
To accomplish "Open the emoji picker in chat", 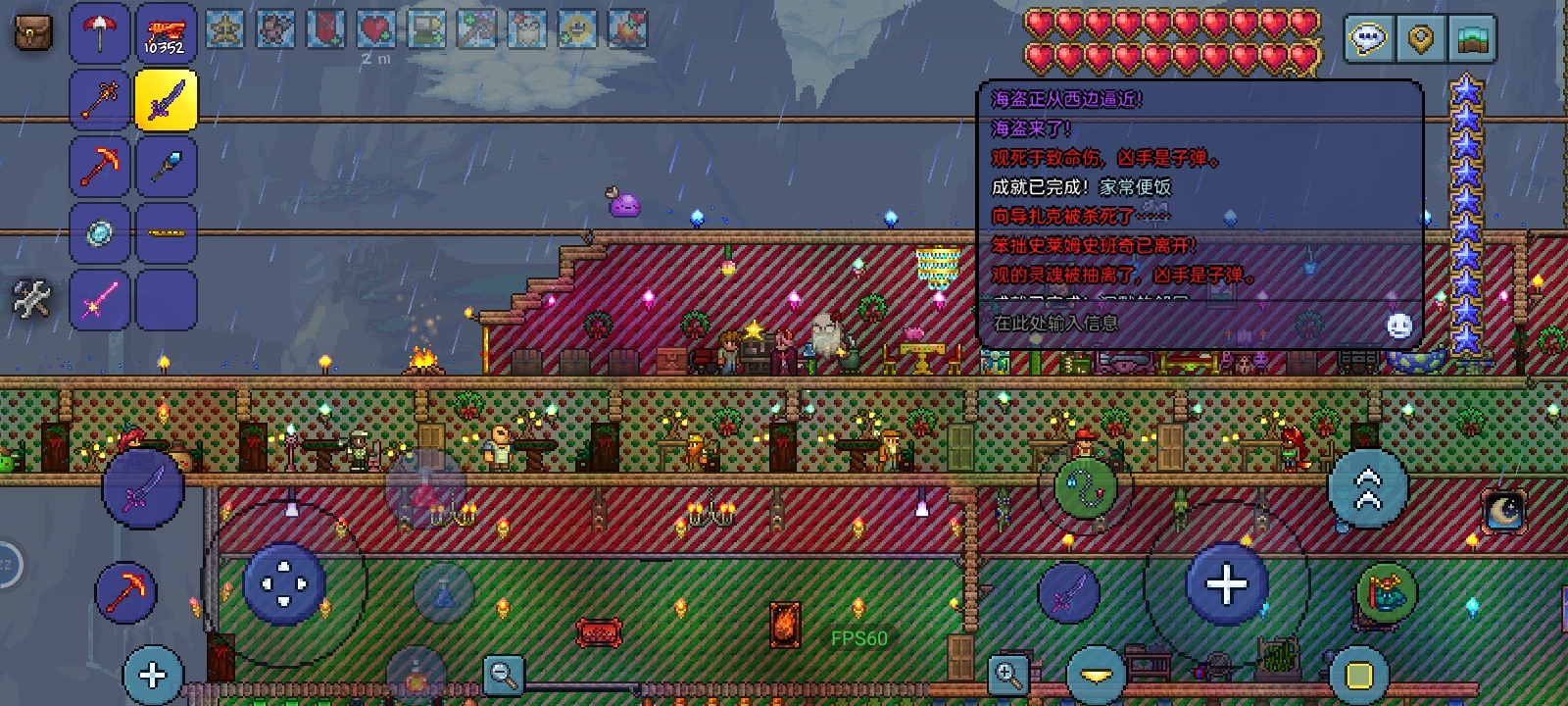I will click(1399, 326).
